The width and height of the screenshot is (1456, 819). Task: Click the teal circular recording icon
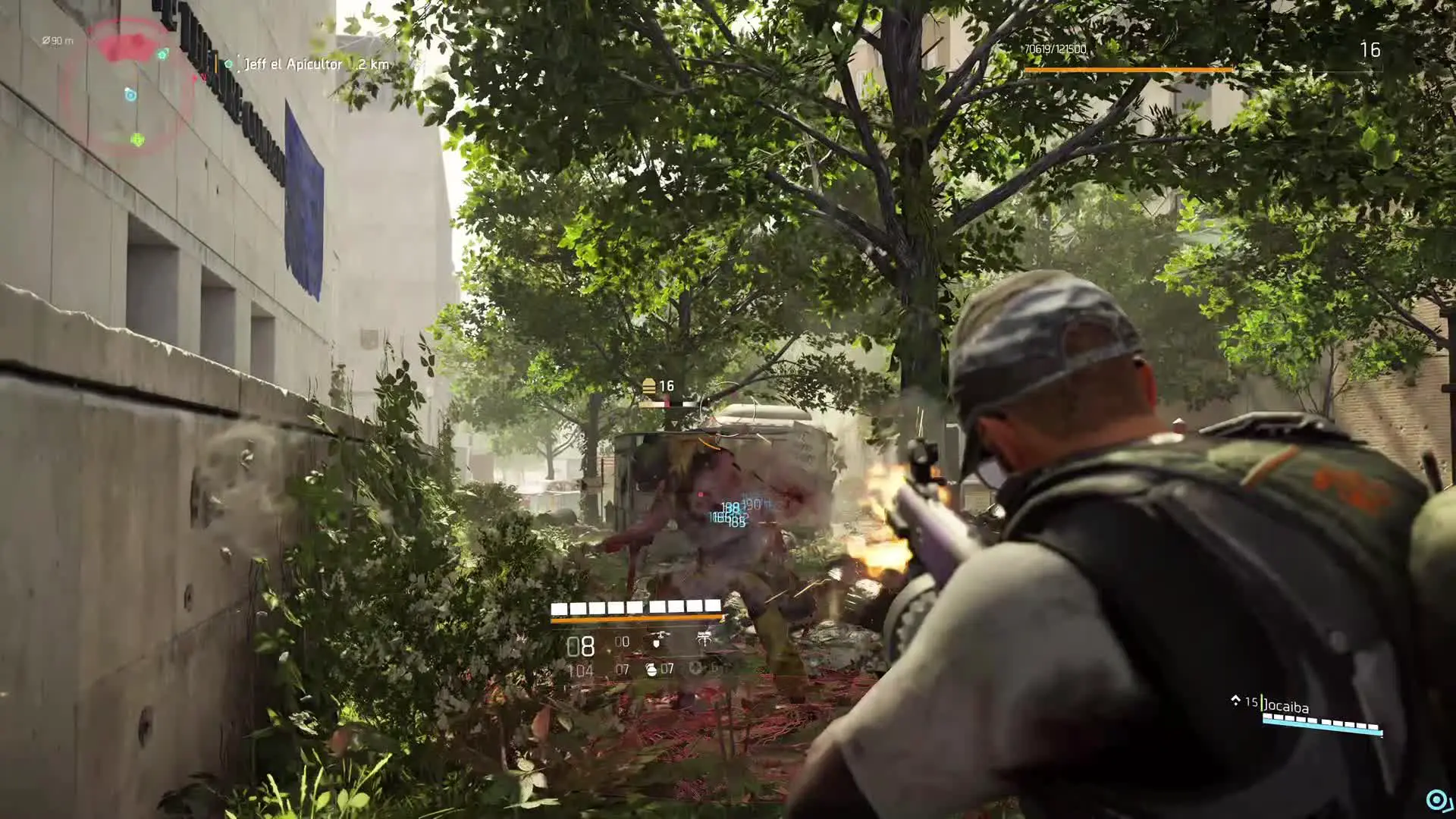click(x=1436, y=799)
